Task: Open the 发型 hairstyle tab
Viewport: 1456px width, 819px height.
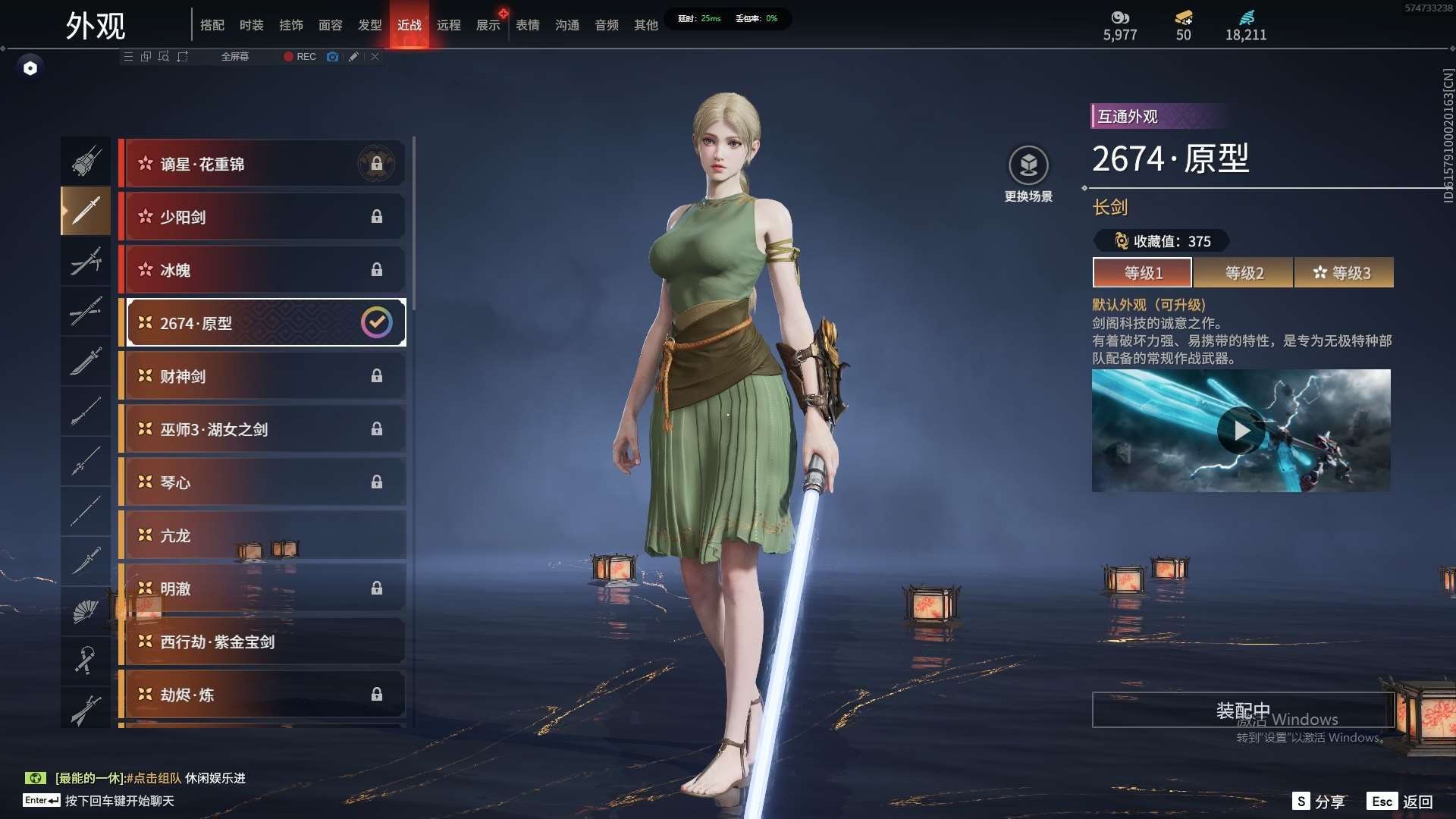Action: point(369,25)
